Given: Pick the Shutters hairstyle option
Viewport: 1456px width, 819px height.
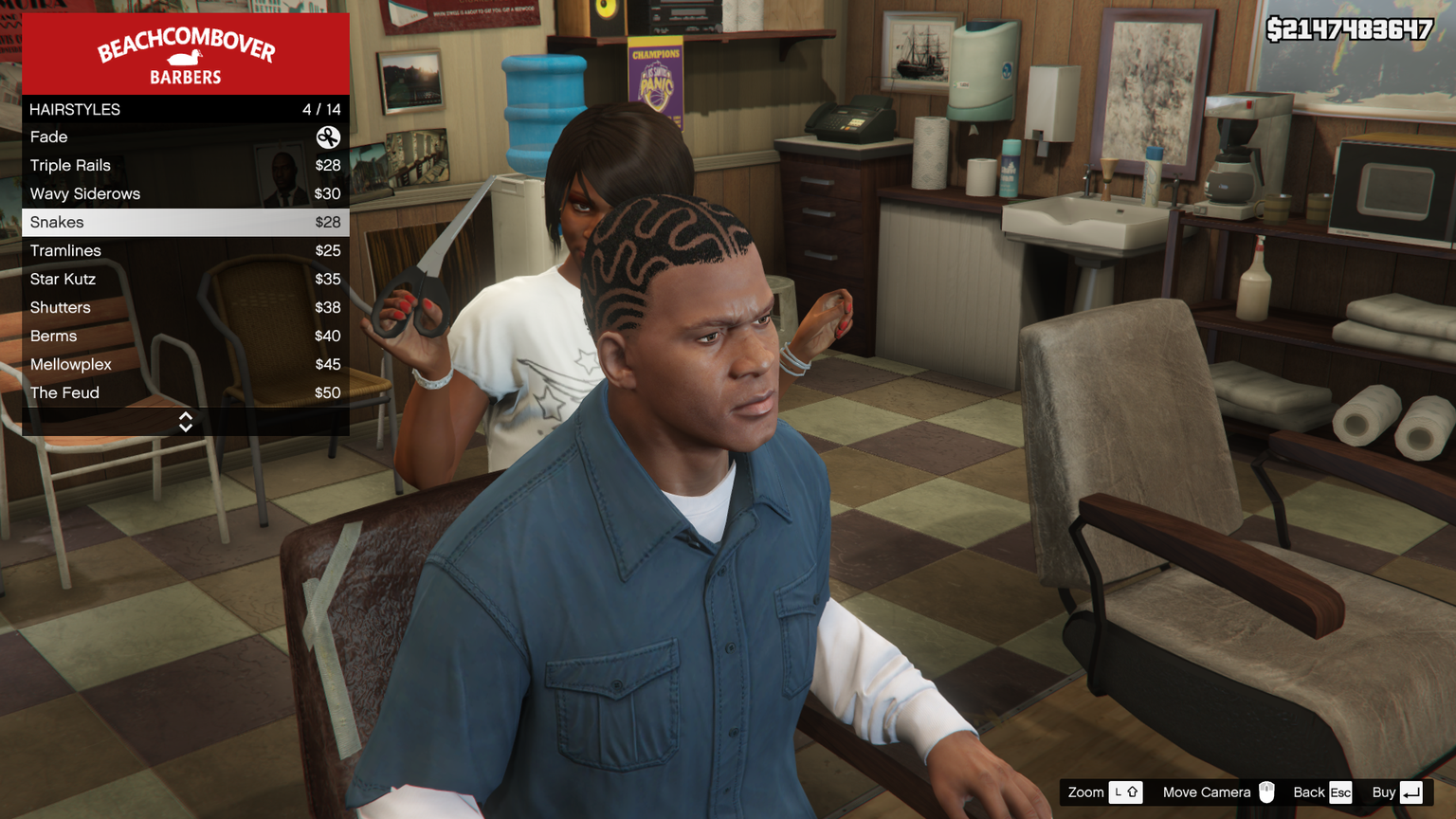Looking at the screenshot, I should (185, 308).
